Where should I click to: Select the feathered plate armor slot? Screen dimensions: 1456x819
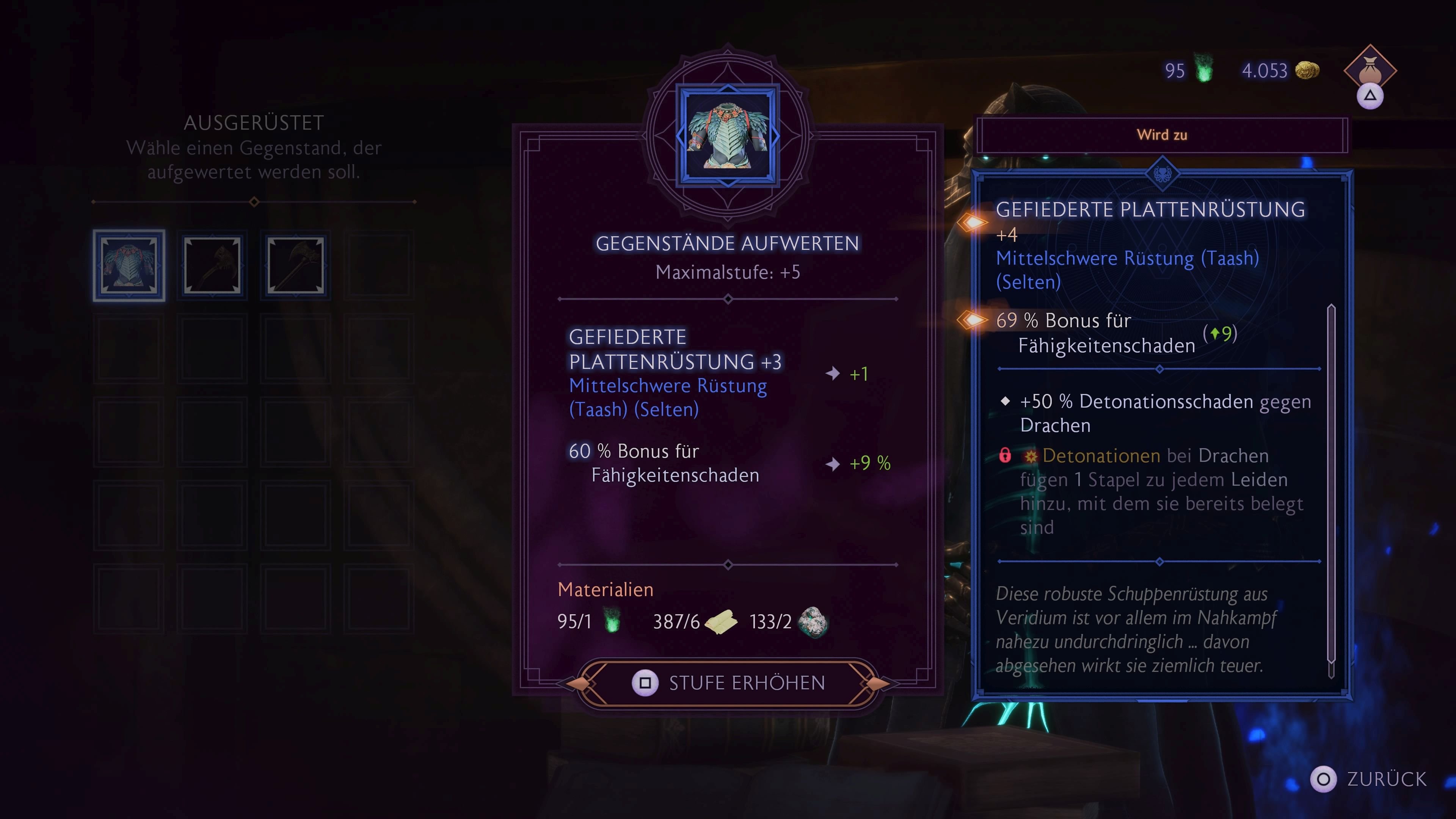[x=129, y=265]
